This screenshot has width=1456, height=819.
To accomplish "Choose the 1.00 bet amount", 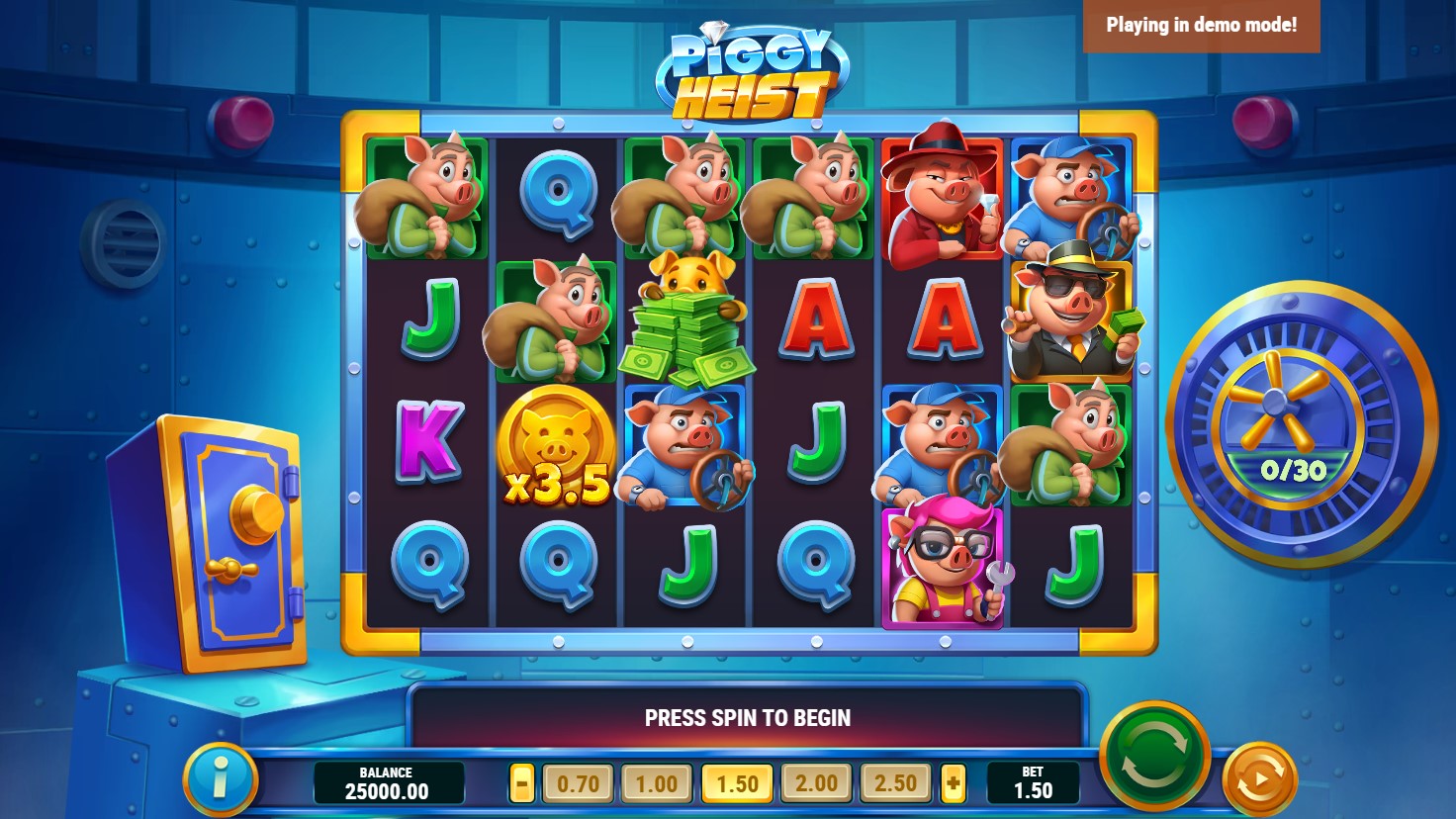I will click(657, 784).
